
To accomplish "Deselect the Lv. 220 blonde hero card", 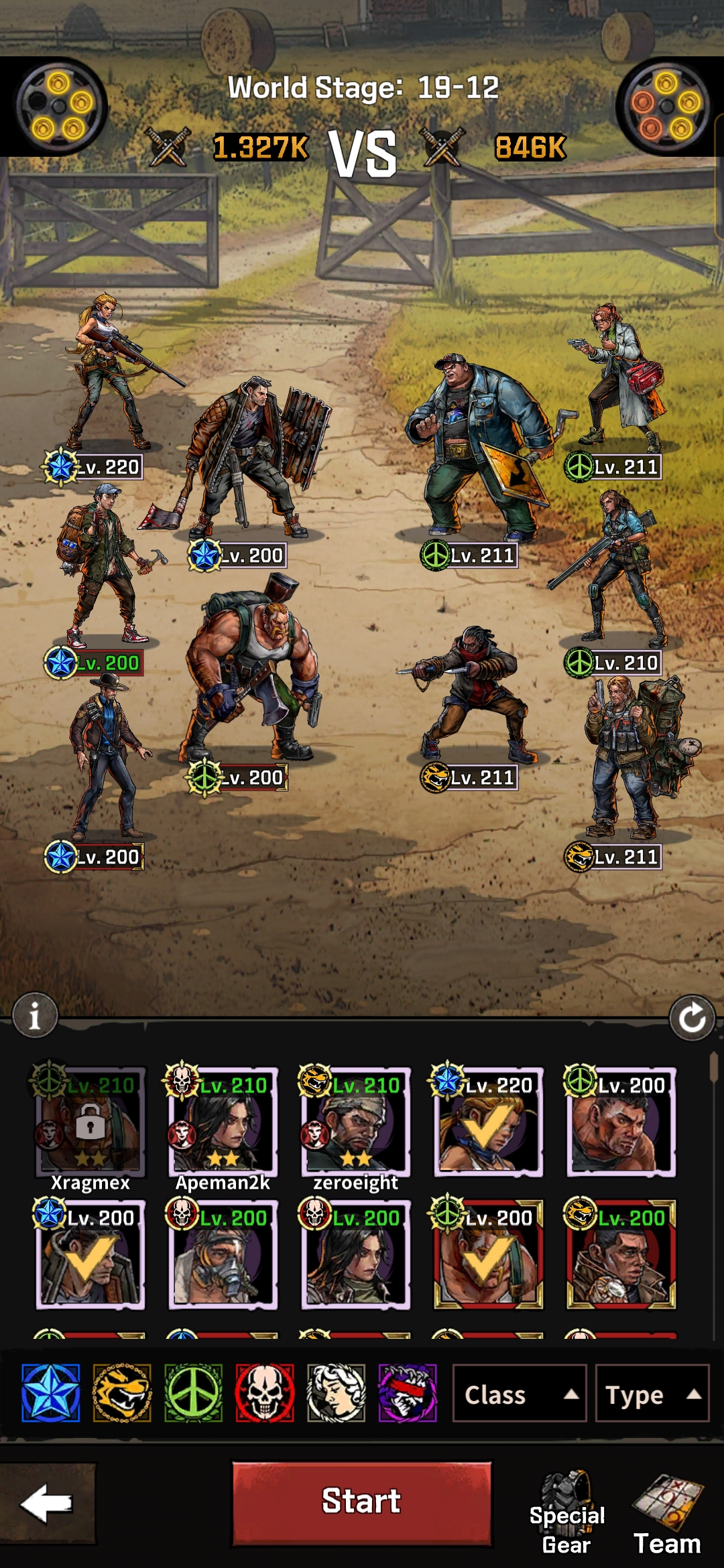I will [x=488, y=1122].
